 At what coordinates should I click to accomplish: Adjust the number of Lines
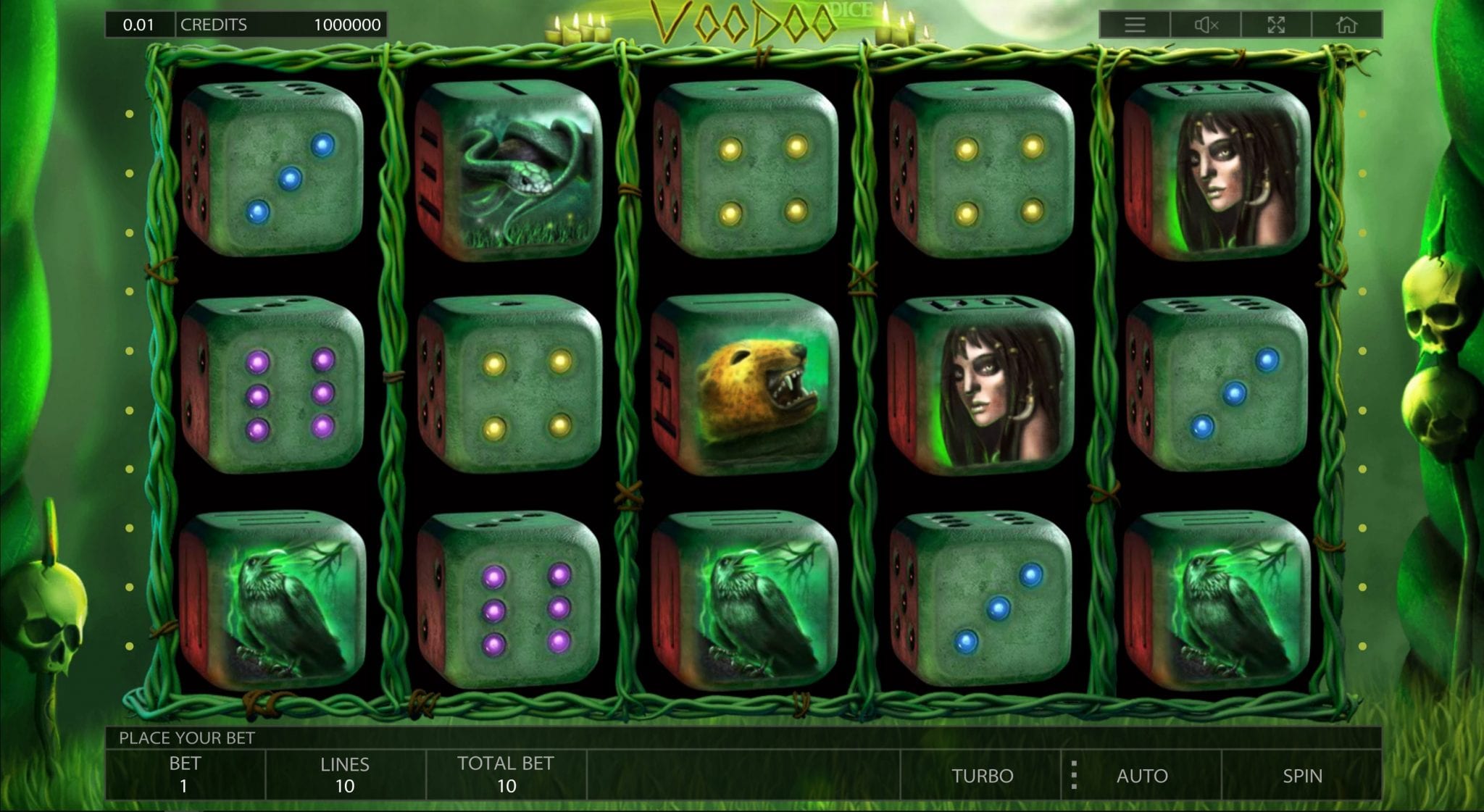click(x=345, y=774)
